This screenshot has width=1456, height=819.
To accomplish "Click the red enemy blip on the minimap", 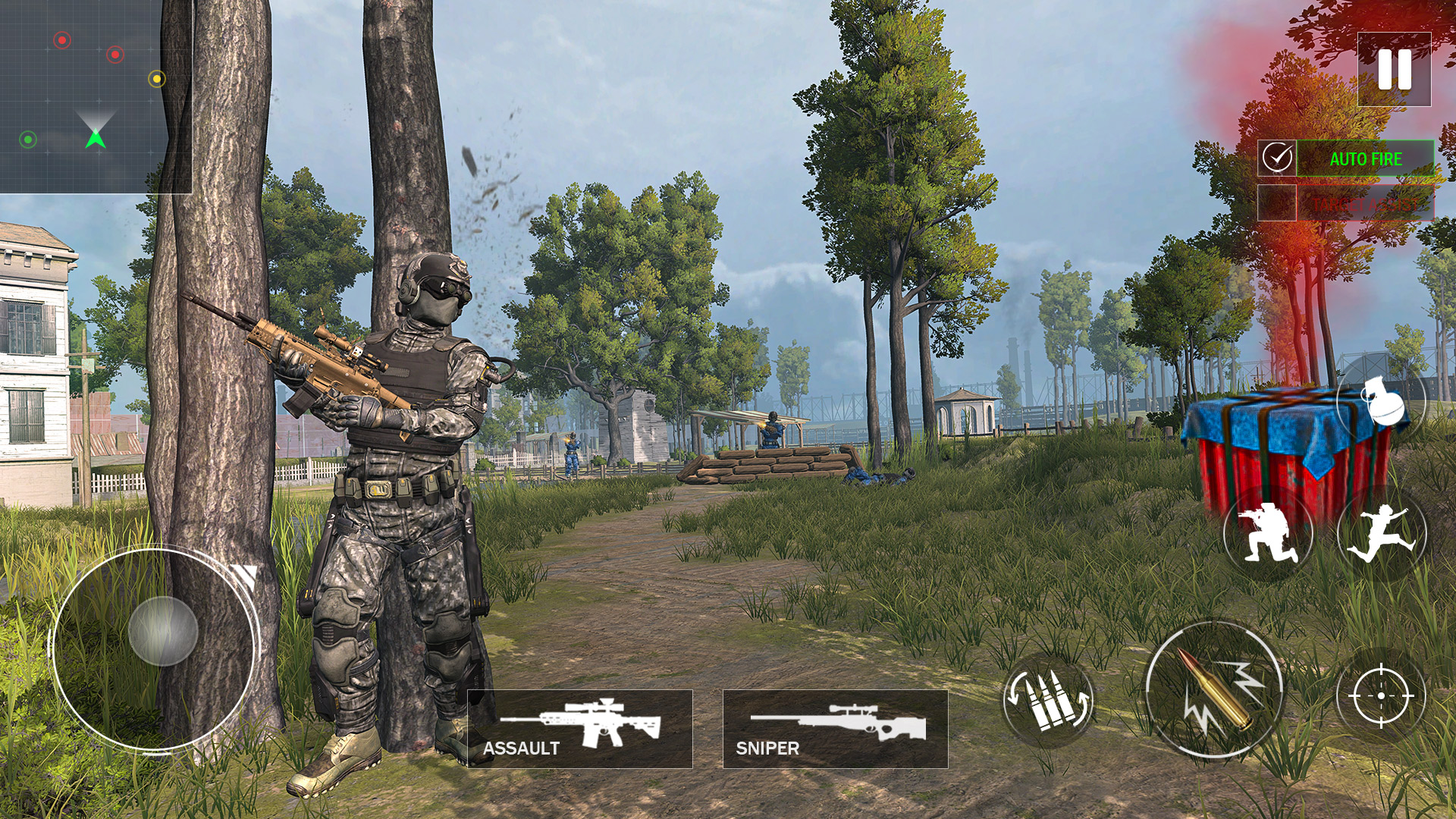I will (62, 40).
